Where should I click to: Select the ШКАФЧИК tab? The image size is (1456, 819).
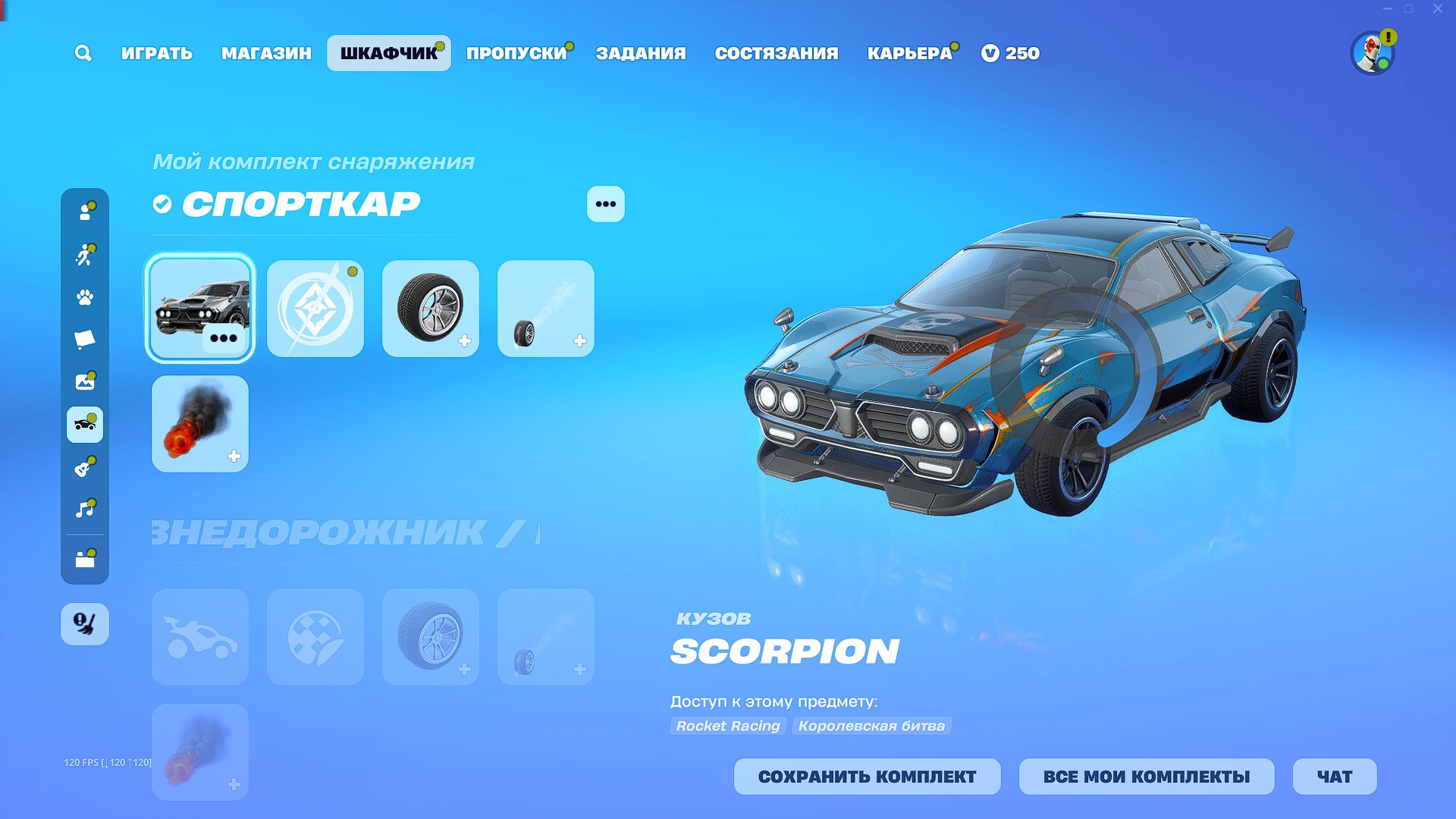click(x=388, y=53)
